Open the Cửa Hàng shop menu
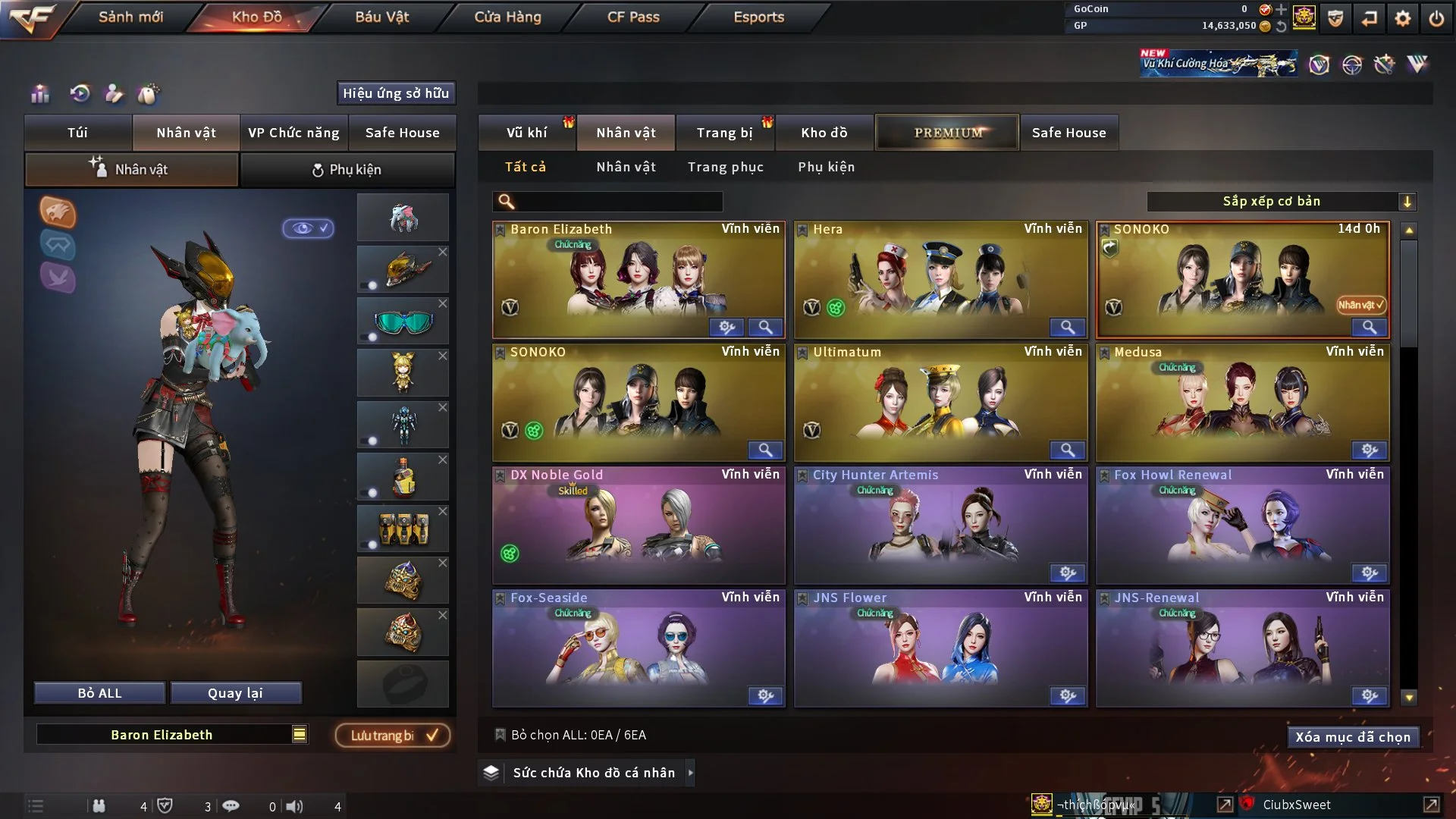The width and height of the screenshot is (1456, 819). [x=507, y=17]
